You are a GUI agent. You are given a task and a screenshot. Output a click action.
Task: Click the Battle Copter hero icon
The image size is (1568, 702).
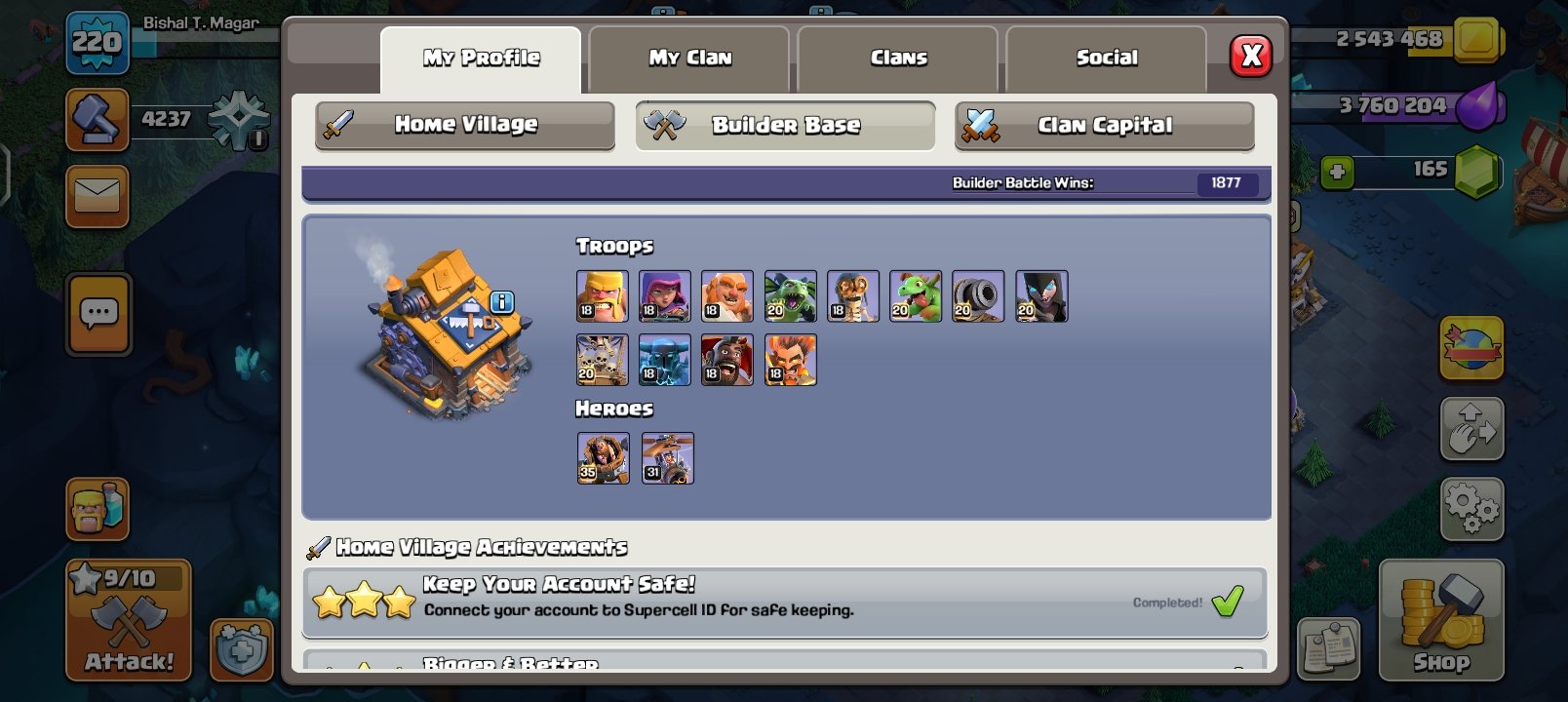(x=667, y=458)
